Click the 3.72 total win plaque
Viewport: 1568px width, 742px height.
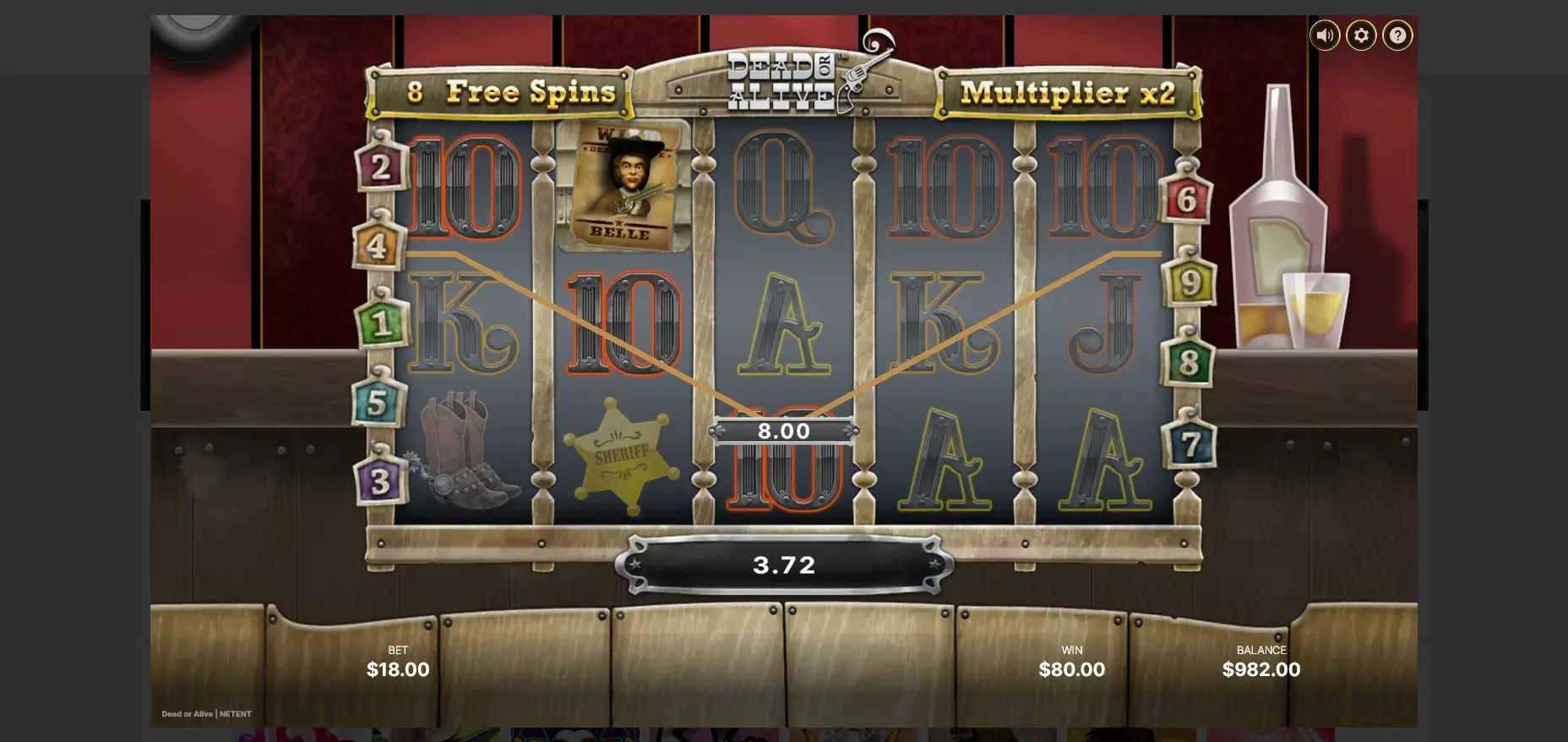click(784, 565)
